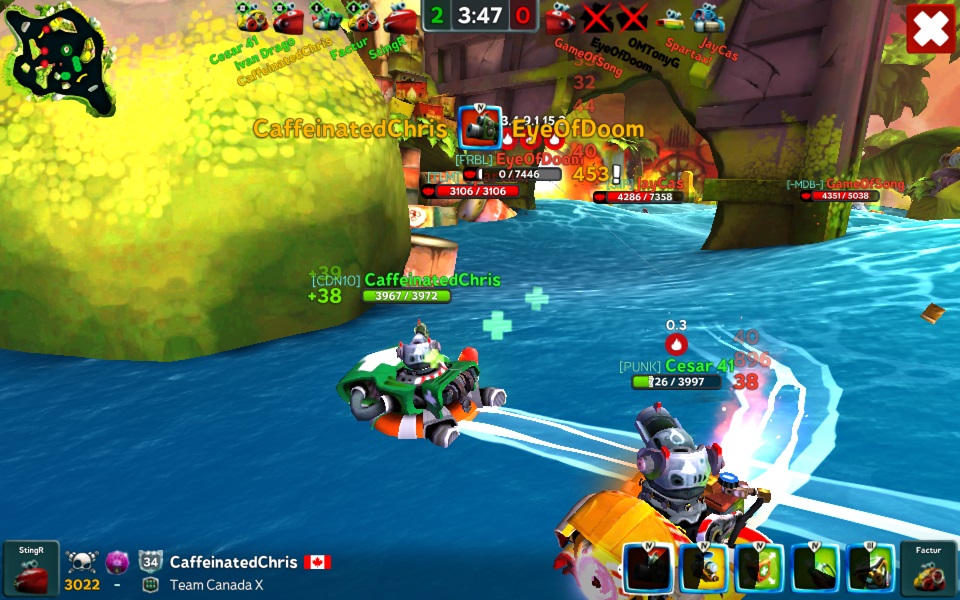
Task: Choose enemy GameOfSong's red boat icon
Action: tap(560, 17)
